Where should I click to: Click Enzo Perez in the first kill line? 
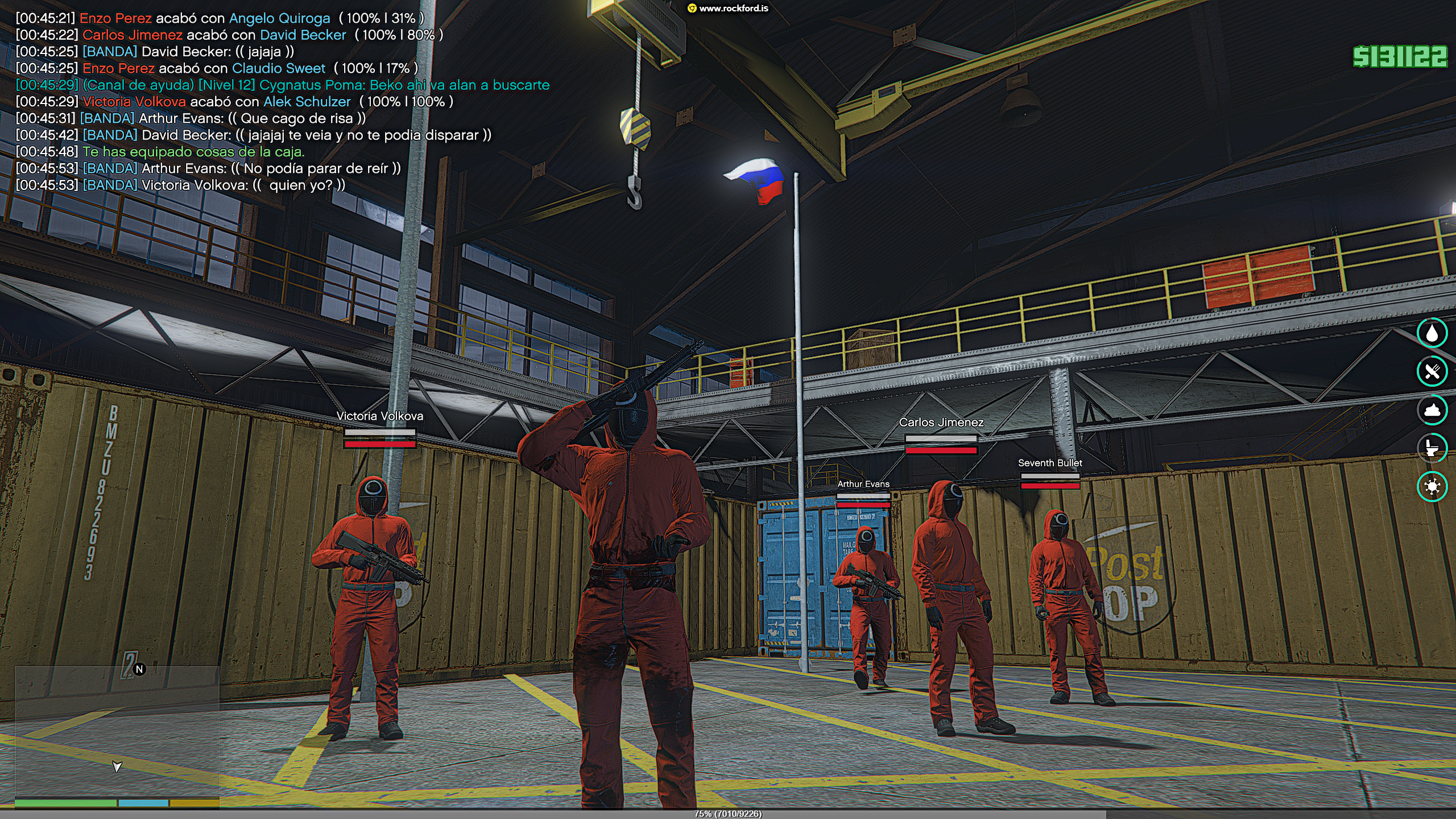115,18
